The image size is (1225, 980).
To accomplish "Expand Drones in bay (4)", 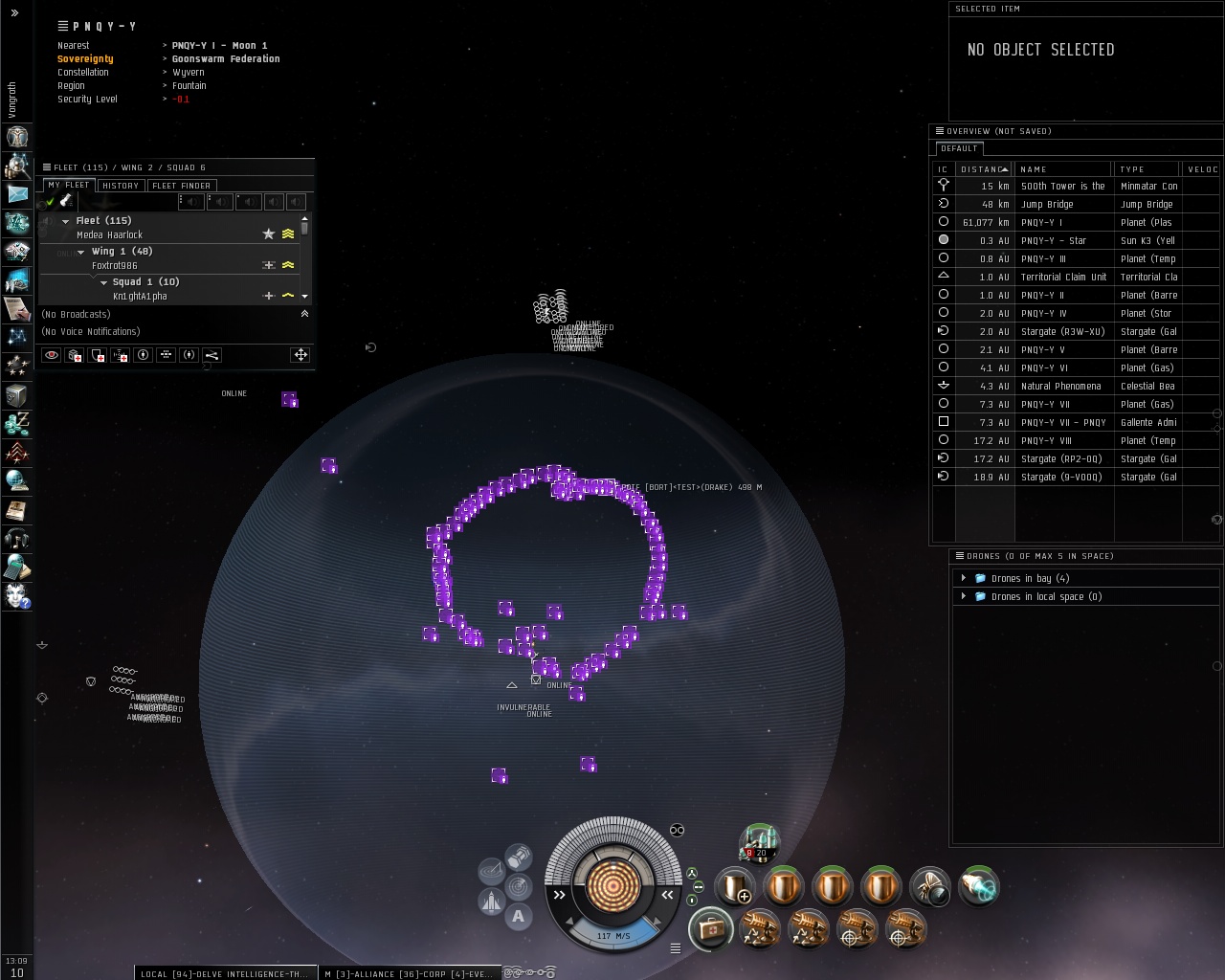I will [x=964, y=578].
